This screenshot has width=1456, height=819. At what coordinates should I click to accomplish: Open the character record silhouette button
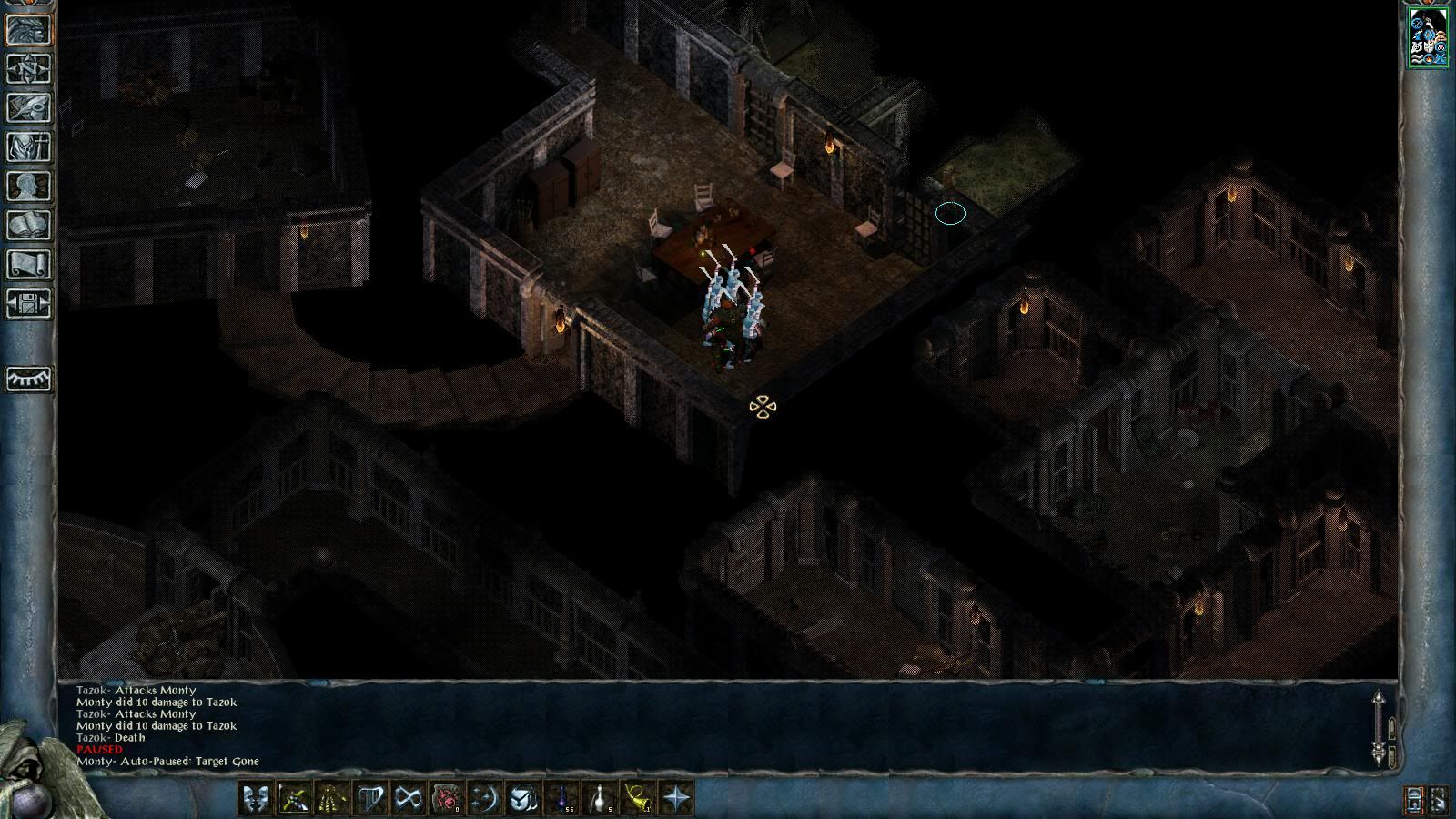28,186
